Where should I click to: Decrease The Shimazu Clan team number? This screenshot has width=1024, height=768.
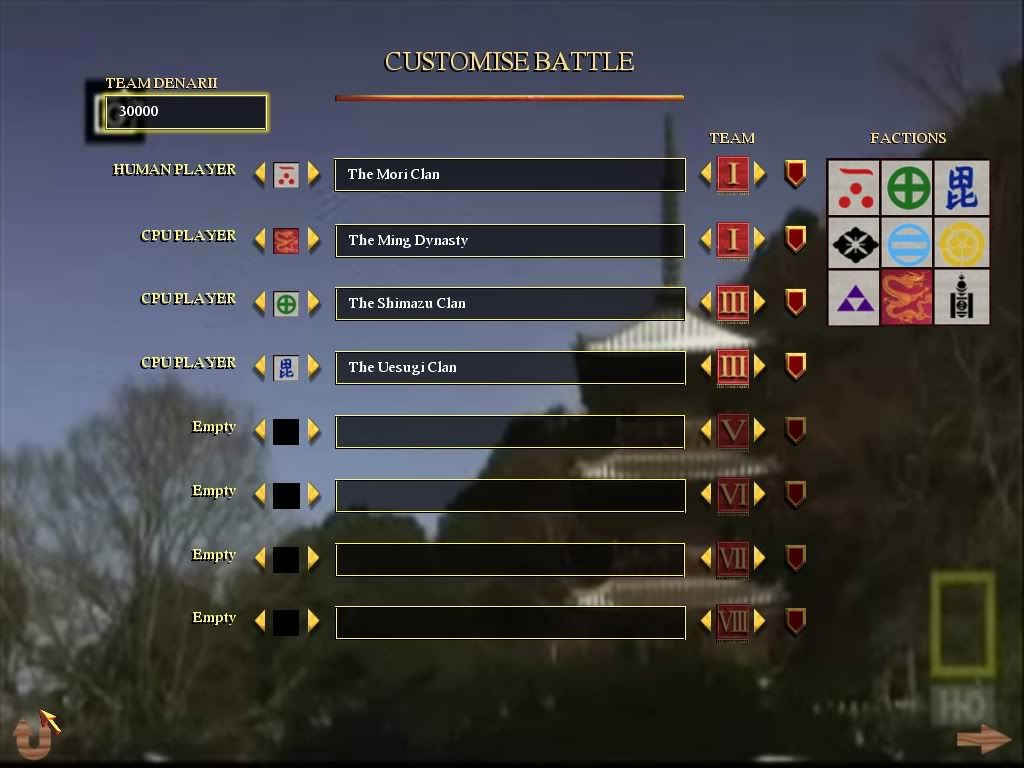click(706, 303)
